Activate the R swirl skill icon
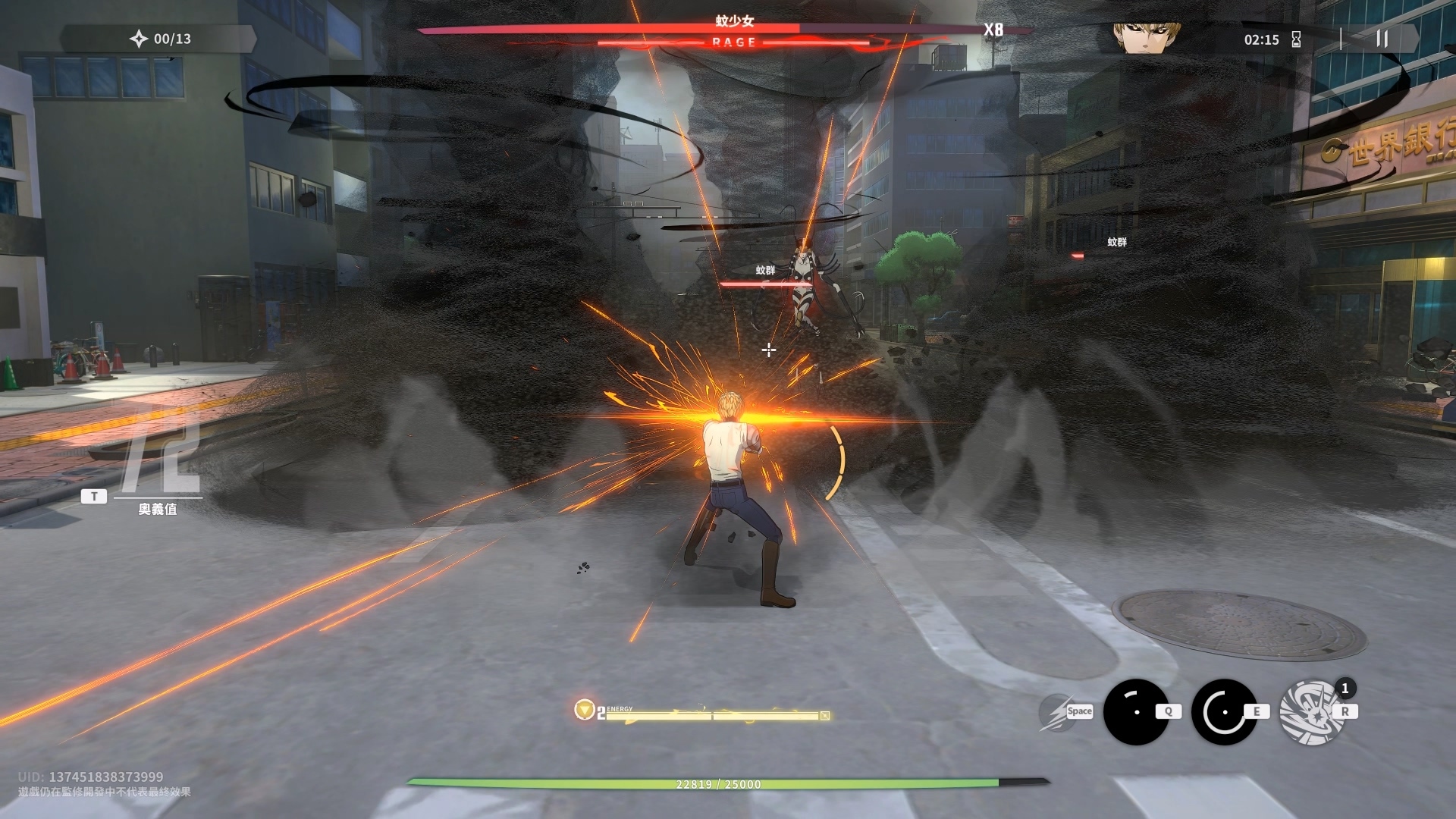1456x819 pixels. 1311,711
